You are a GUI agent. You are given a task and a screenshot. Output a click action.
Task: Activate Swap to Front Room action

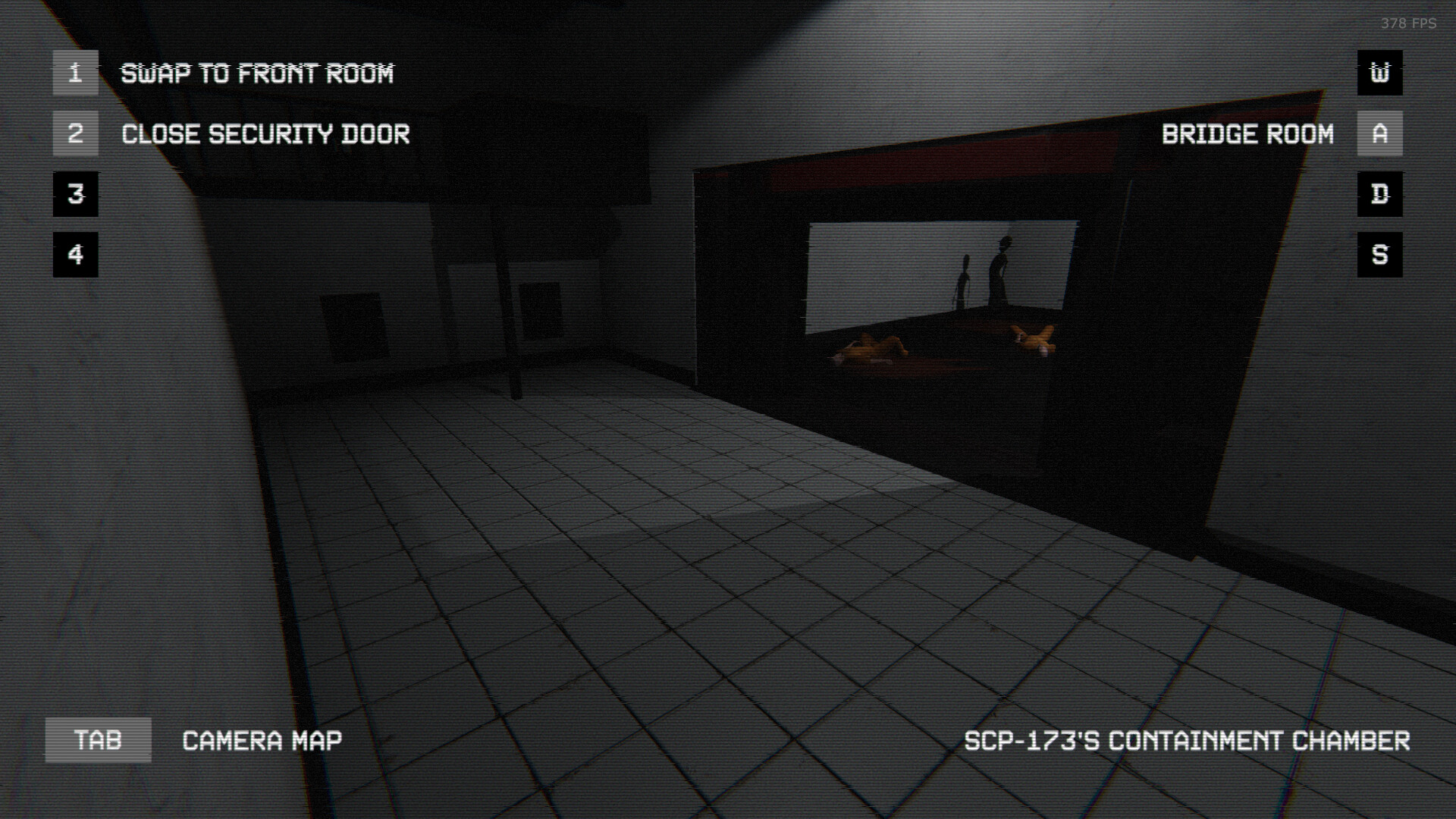coord(258,73)
